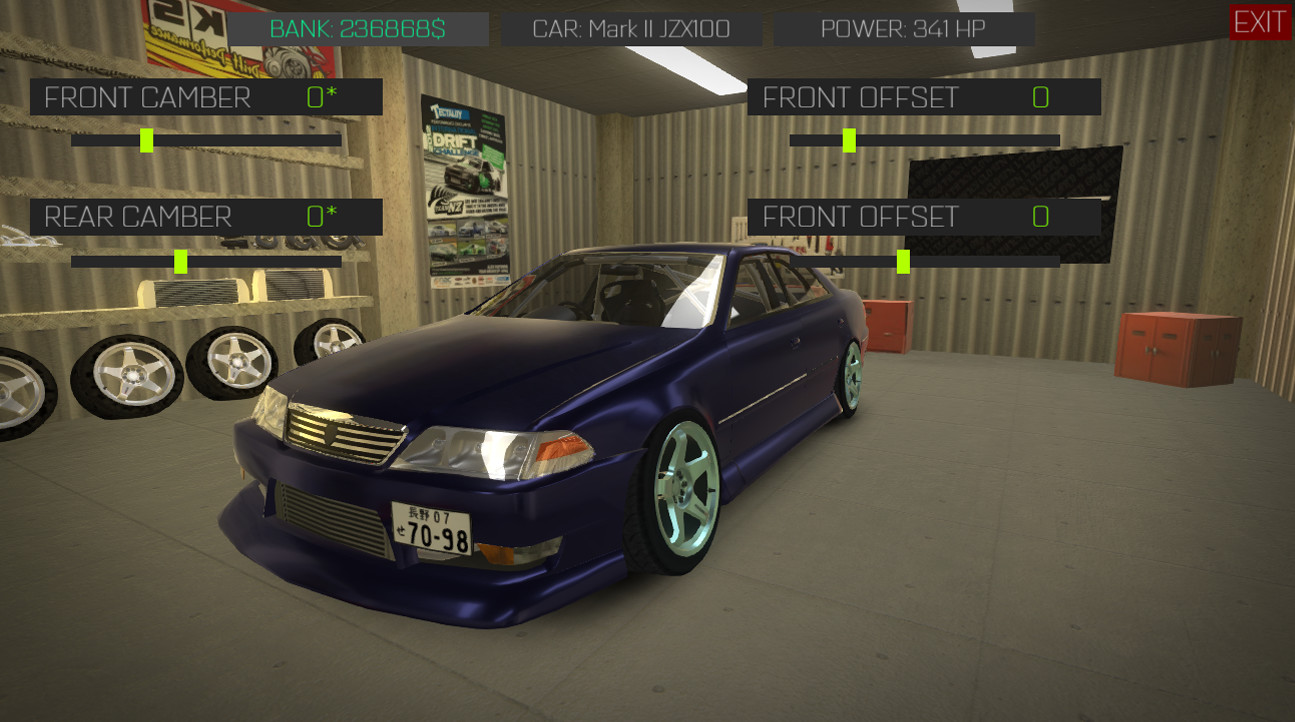The image size is (1295, 722).
Task: Click the lower FRONT OFFSET slider handle
Action: coord(902,262)
